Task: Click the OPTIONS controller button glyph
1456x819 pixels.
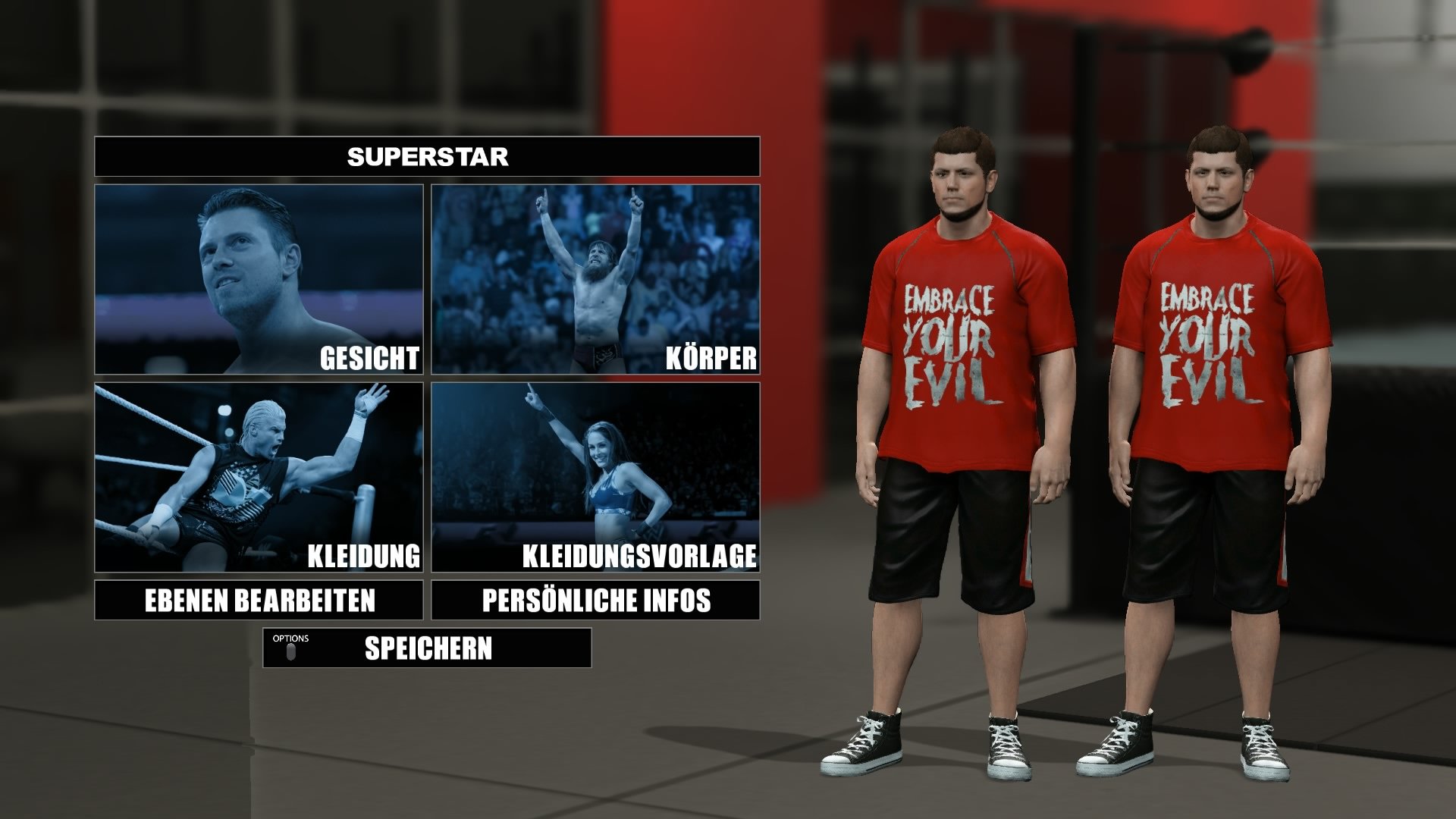Action: click(290, 650)
